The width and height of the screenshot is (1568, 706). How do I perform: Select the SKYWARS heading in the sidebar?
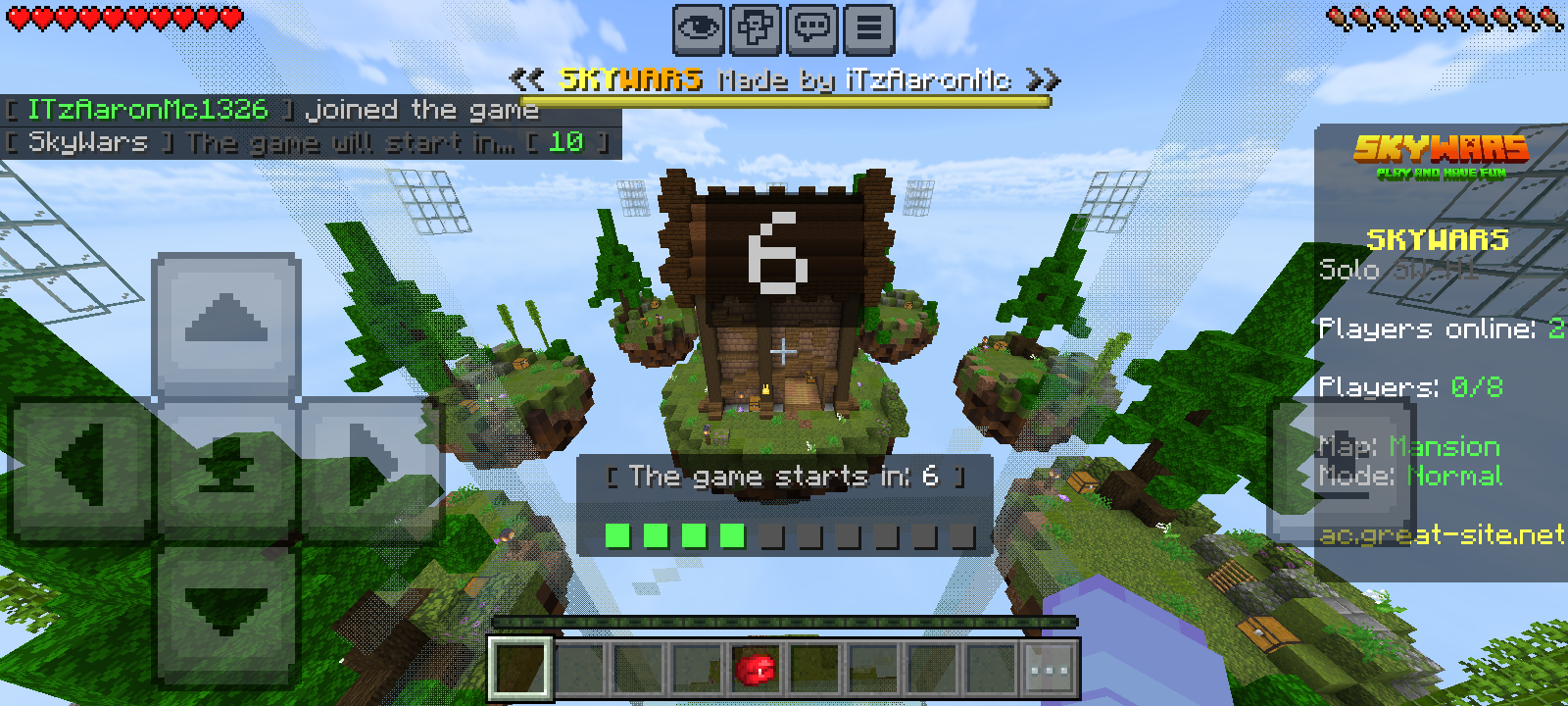(1439, 238)
